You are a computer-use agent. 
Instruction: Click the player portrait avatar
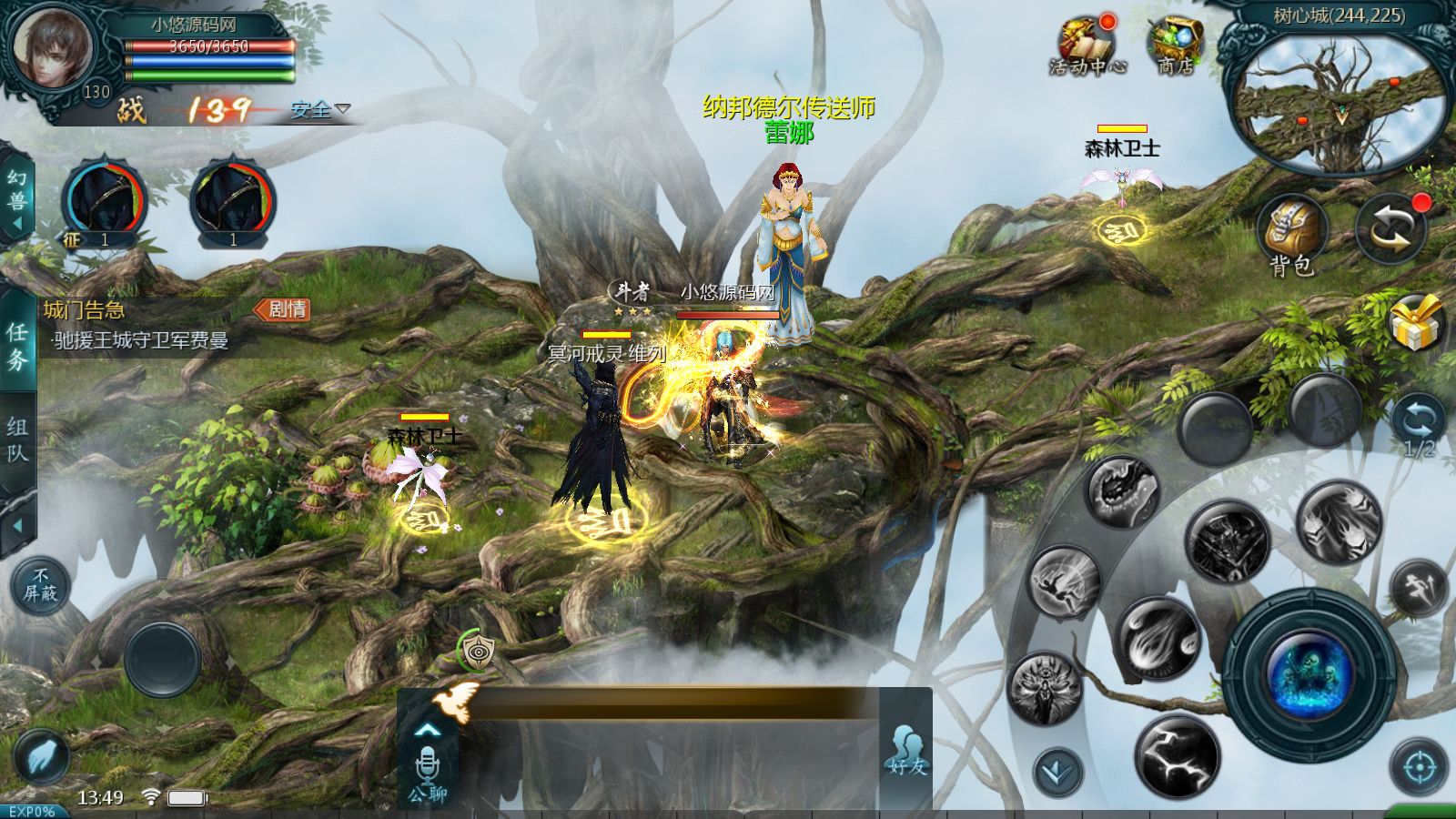click(x=52, y=45)
